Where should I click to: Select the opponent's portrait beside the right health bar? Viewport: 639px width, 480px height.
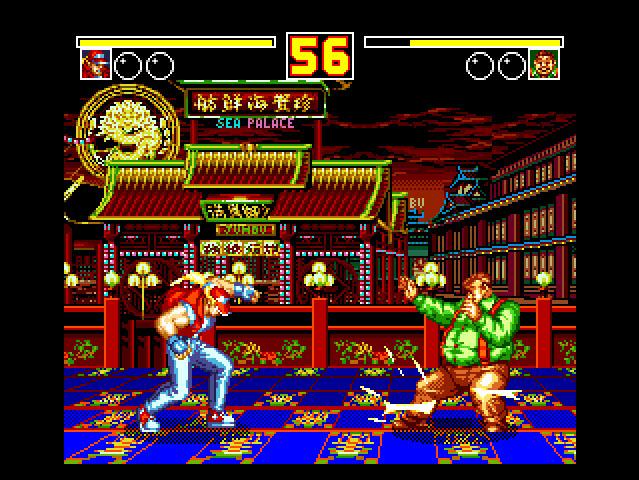pos(544,65)
